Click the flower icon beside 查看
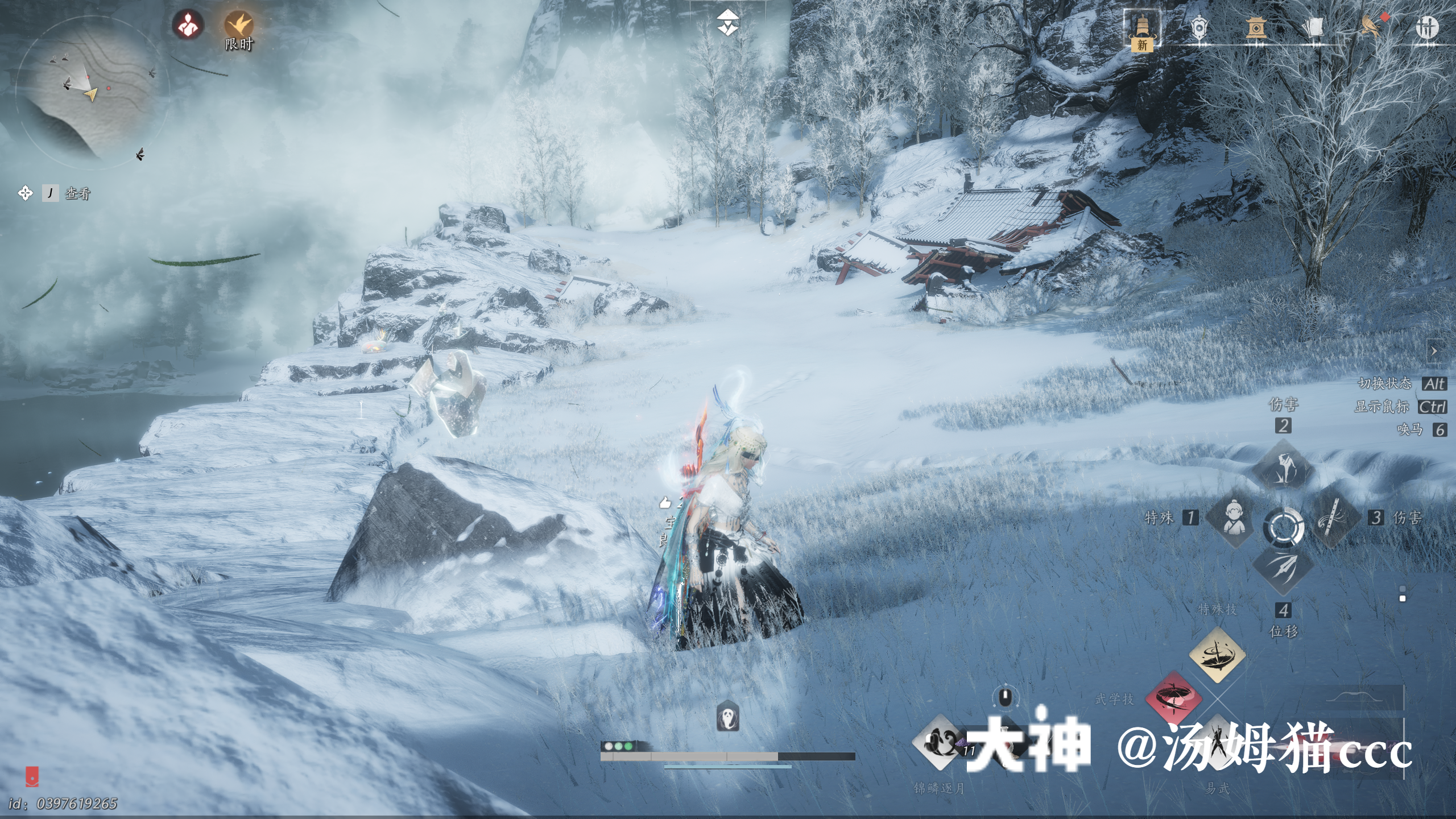Image resolution: width=1456 pixels, height=819 pixels. 25,193
